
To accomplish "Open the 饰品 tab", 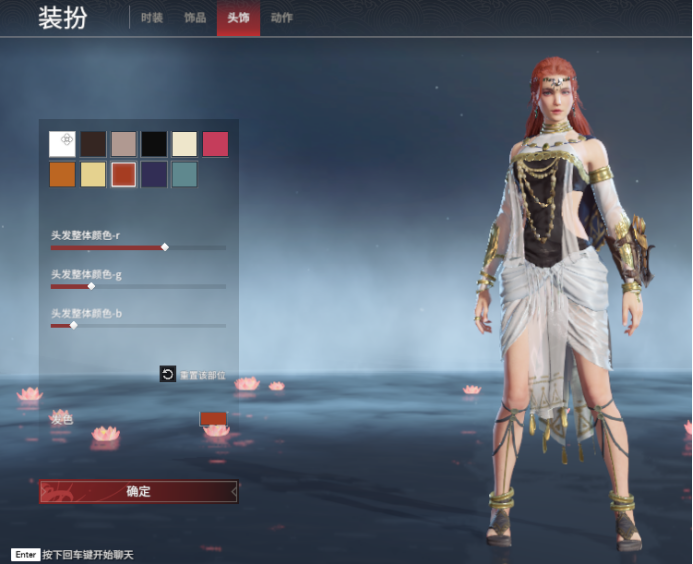I will coord(195,18).
